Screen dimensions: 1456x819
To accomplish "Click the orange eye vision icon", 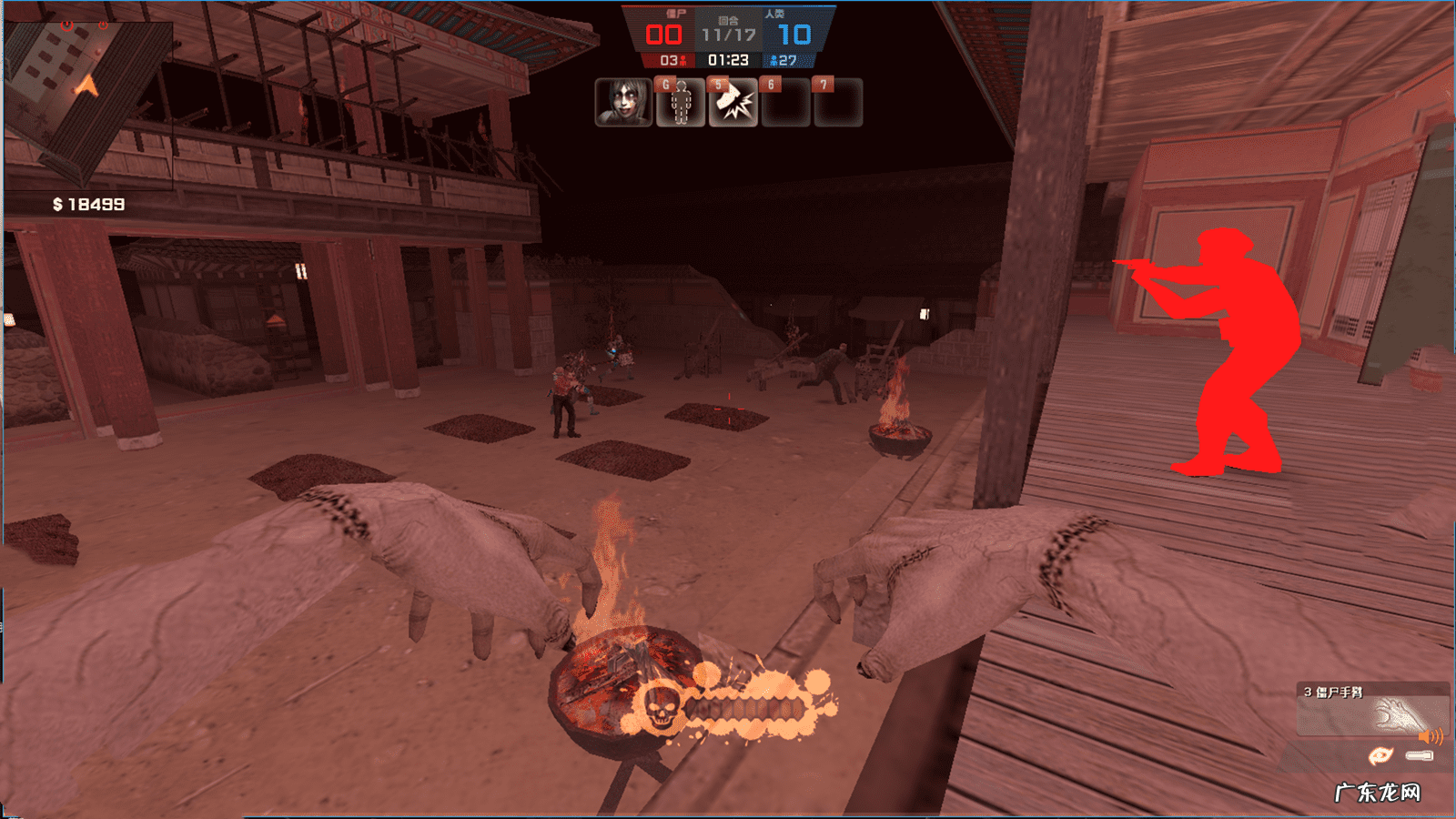I will [1380, 755].
